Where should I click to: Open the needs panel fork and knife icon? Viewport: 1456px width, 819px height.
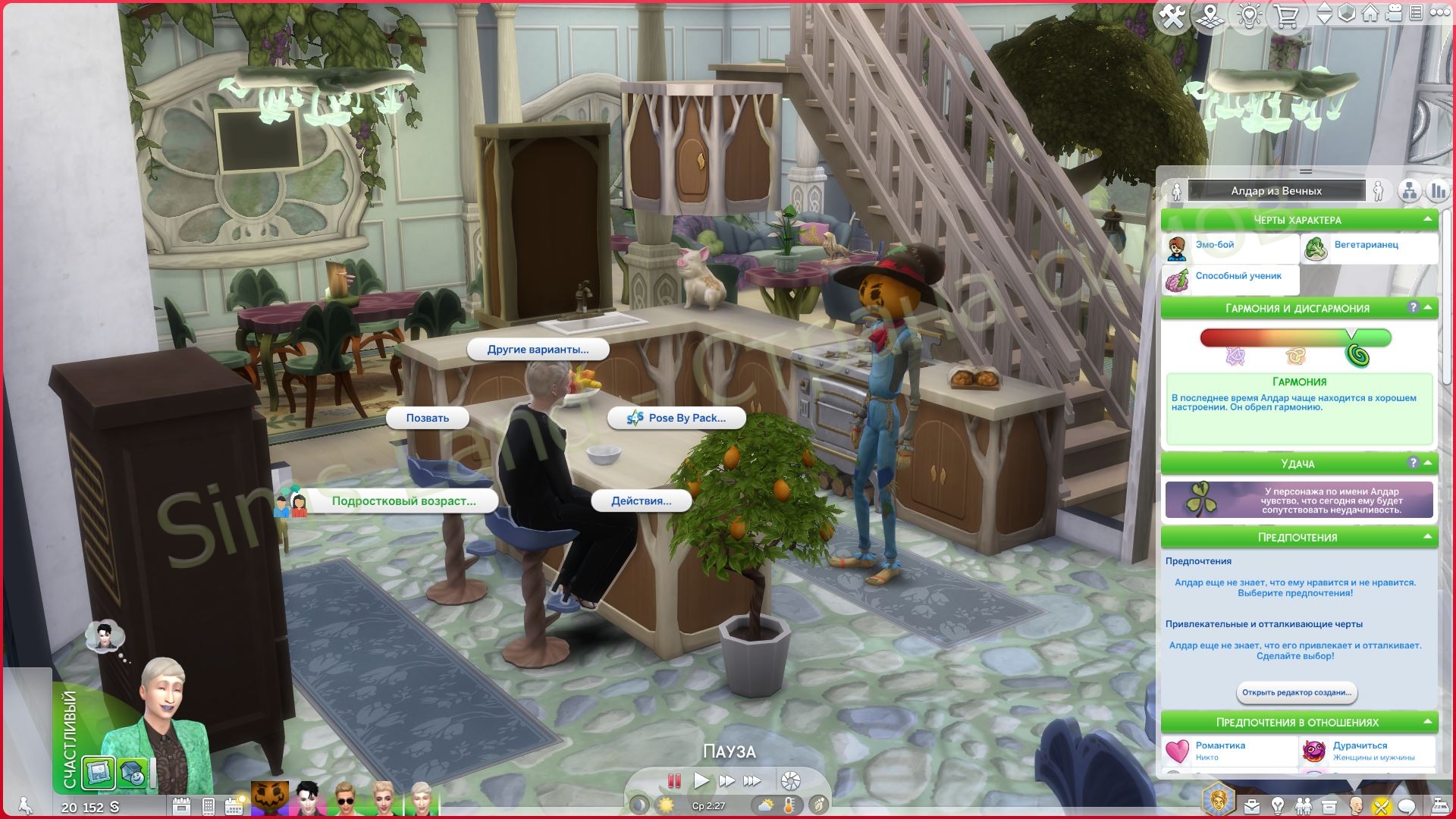(1381, 805)
